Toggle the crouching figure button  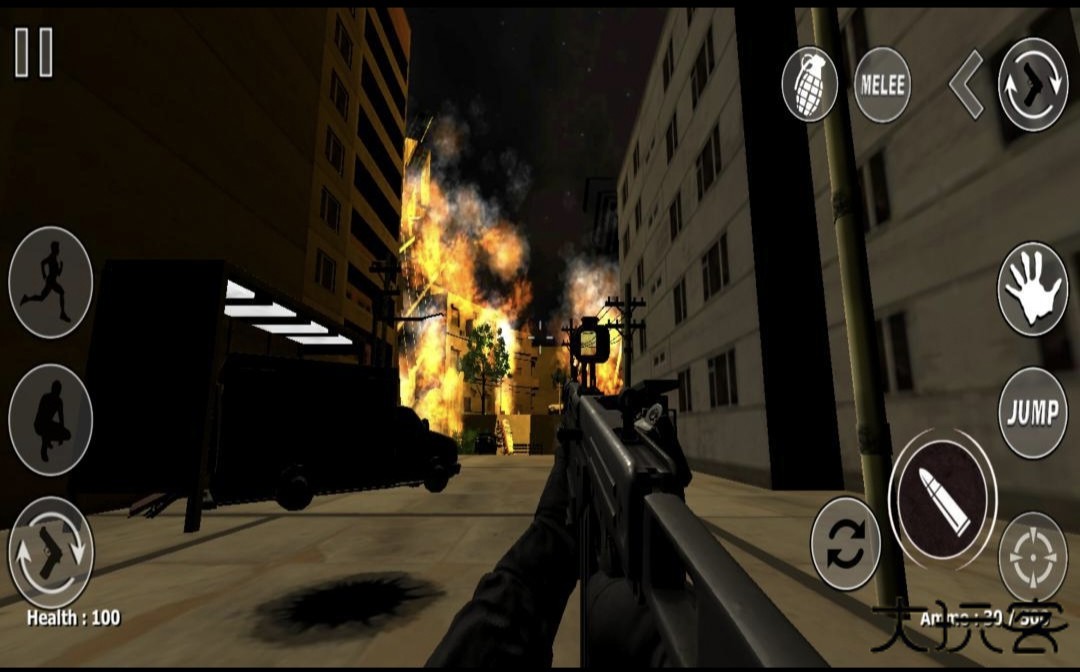50,420
